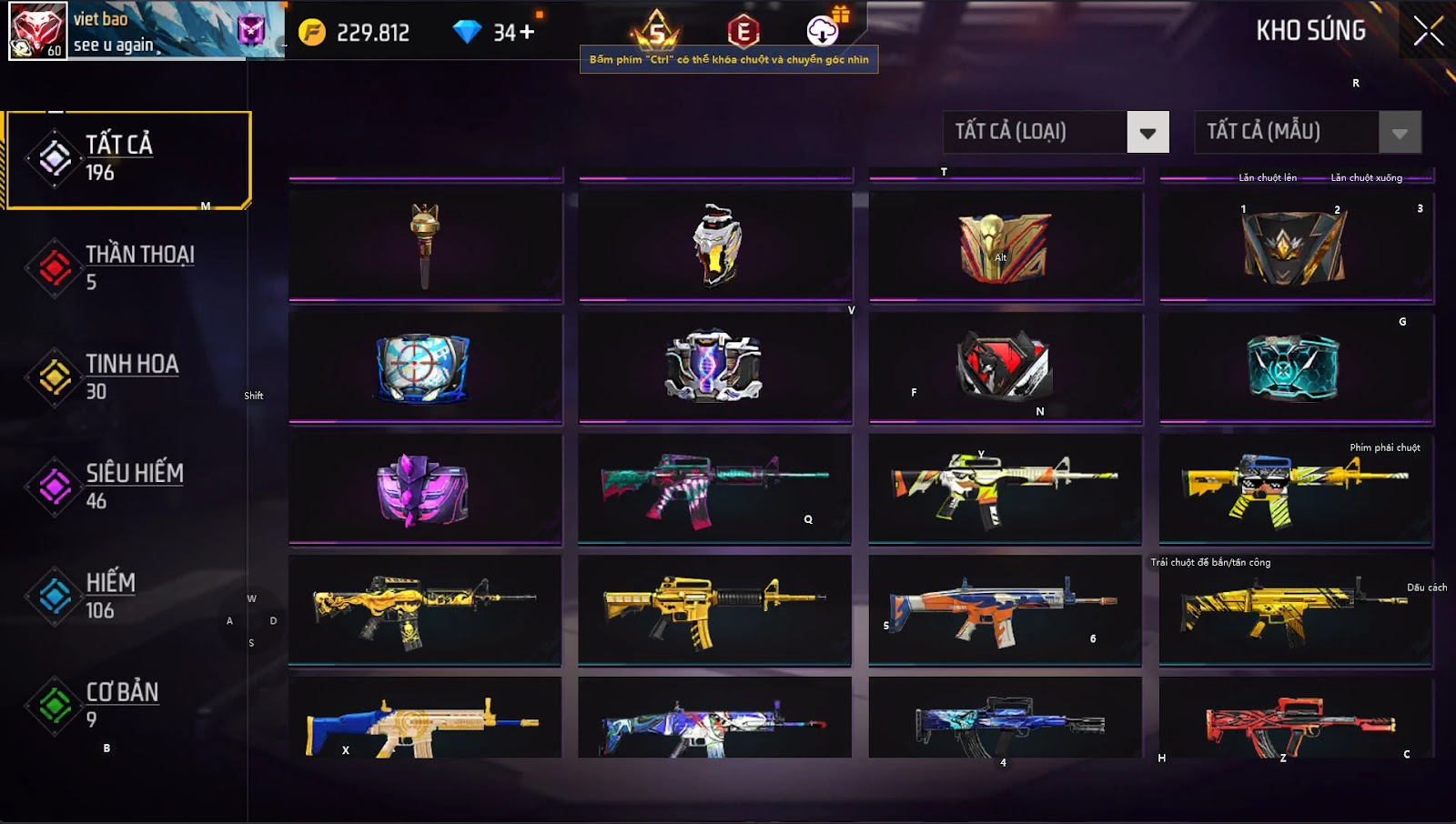Choose the red Groza rifle skin

(1295, 725)
